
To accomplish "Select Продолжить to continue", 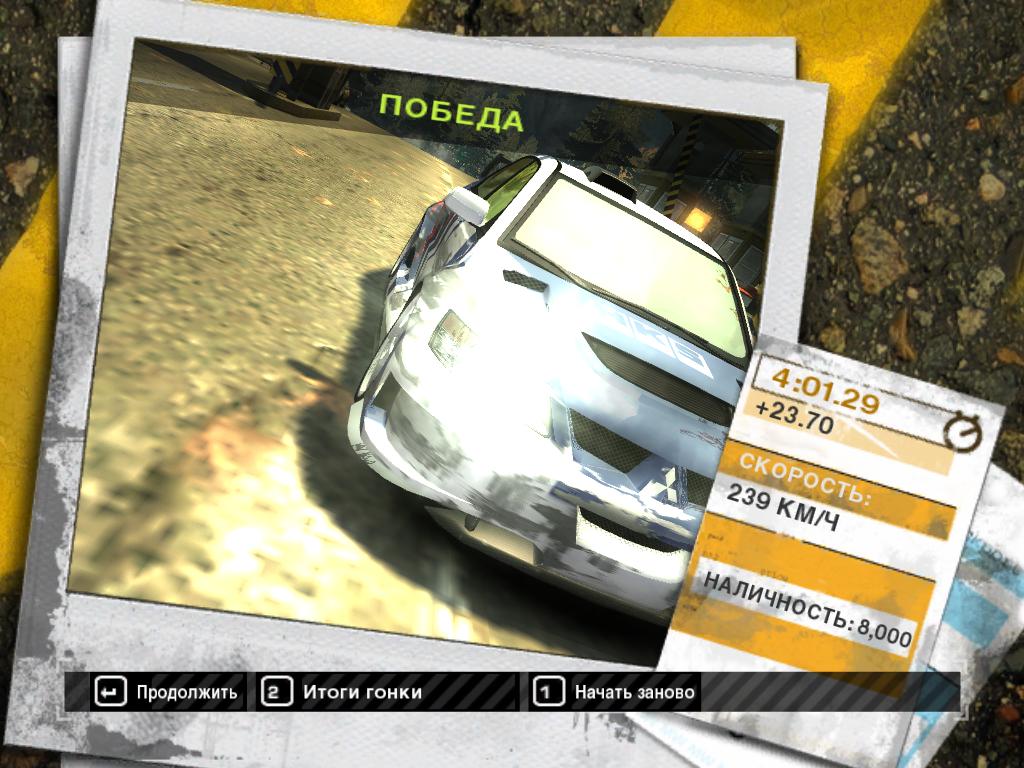I will pos(167,692).
